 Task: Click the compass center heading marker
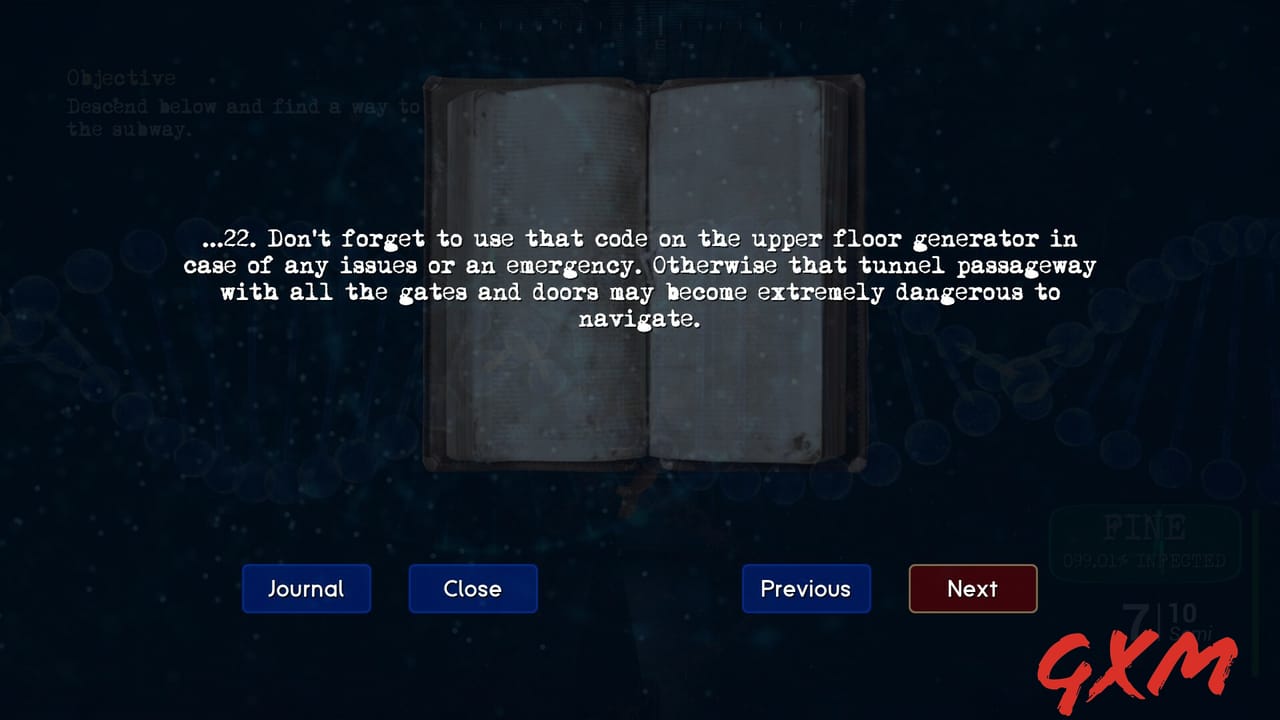click(x=660, y=30)
